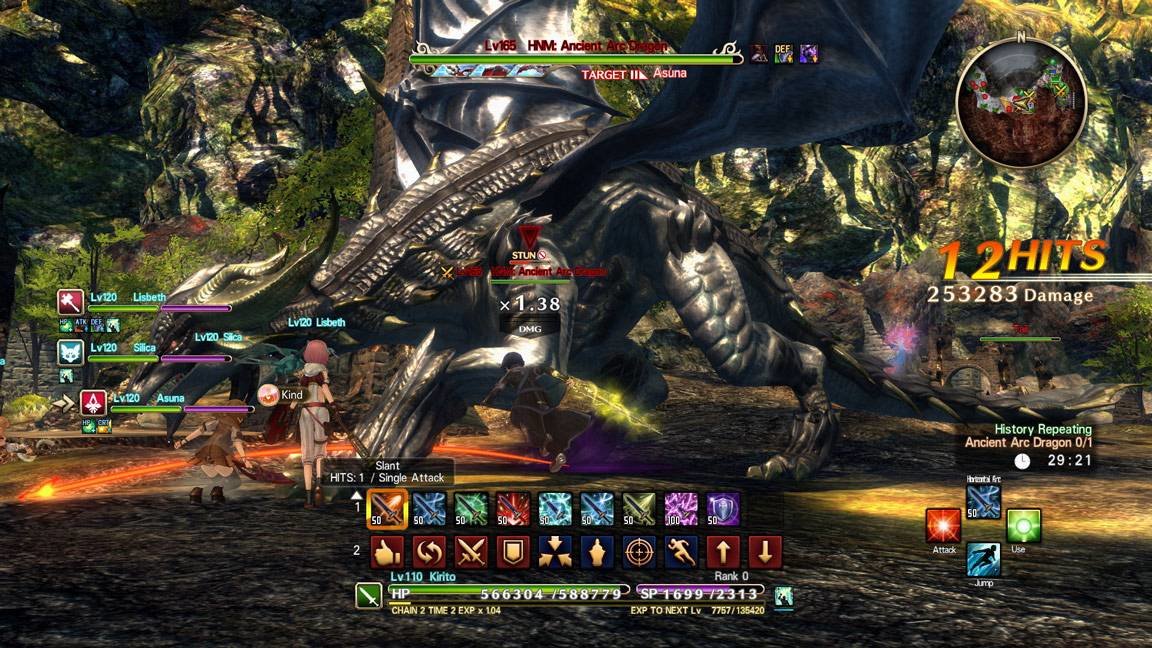Choose the shield defend command

point(513,552)
